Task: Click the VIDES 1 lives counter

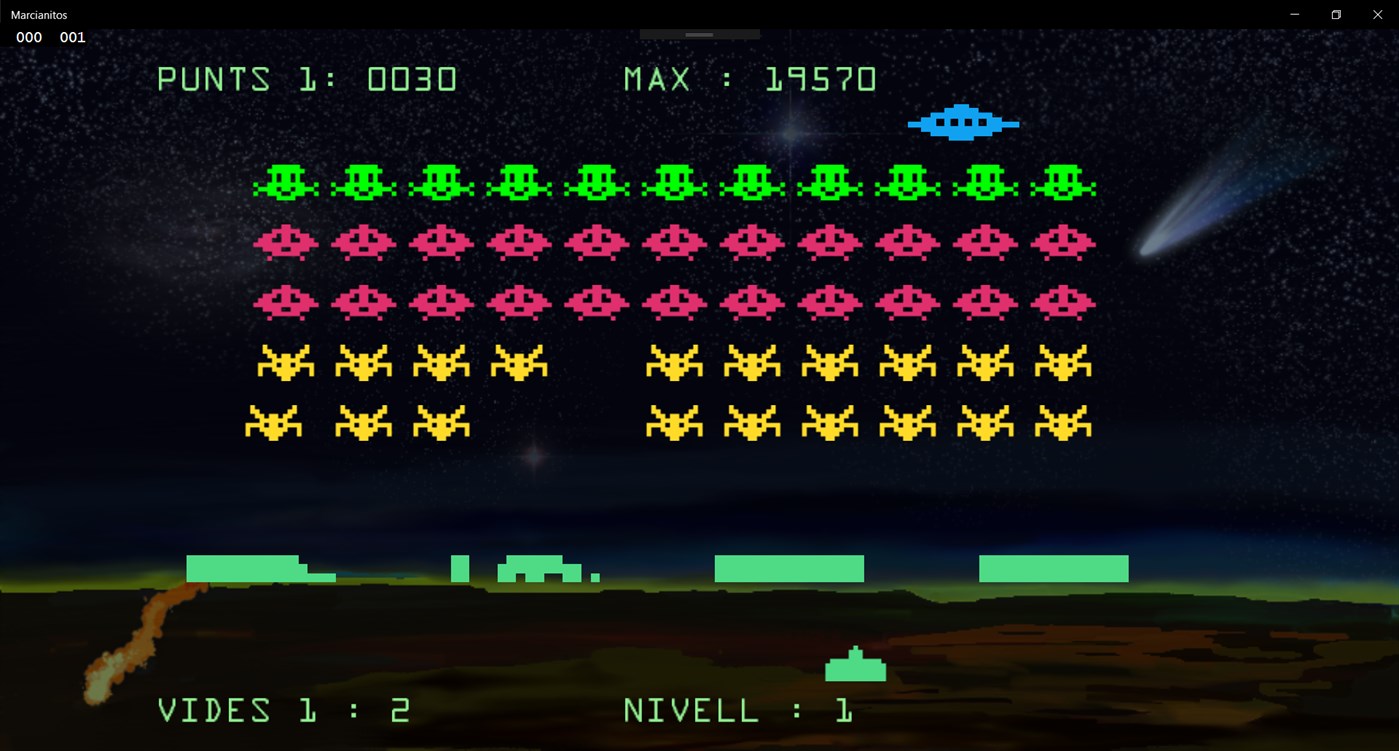Action: [x=283, y=709]
